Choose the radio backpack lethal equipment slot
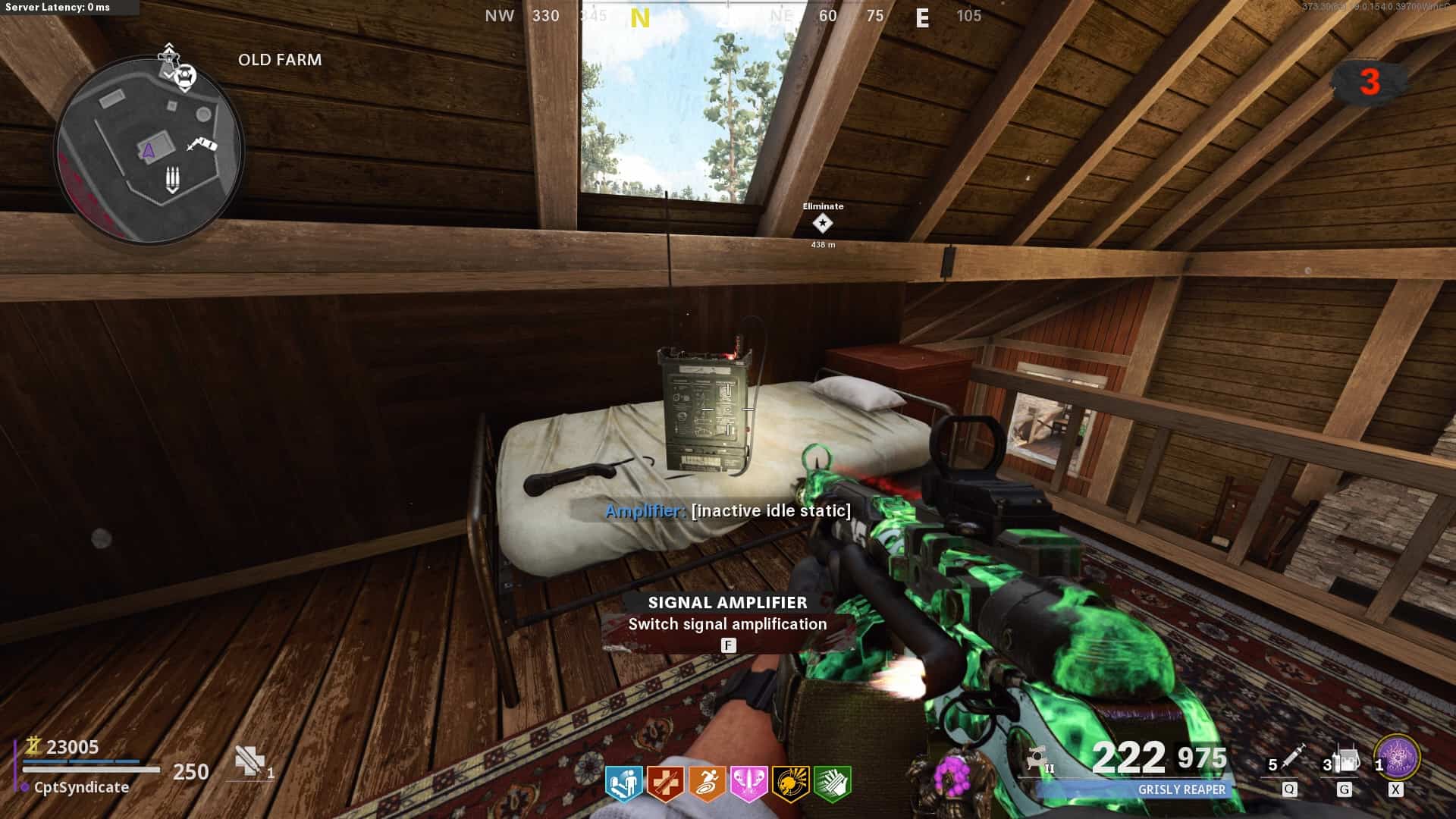This screenshot has width=1456, height=819. point(1345,760)
